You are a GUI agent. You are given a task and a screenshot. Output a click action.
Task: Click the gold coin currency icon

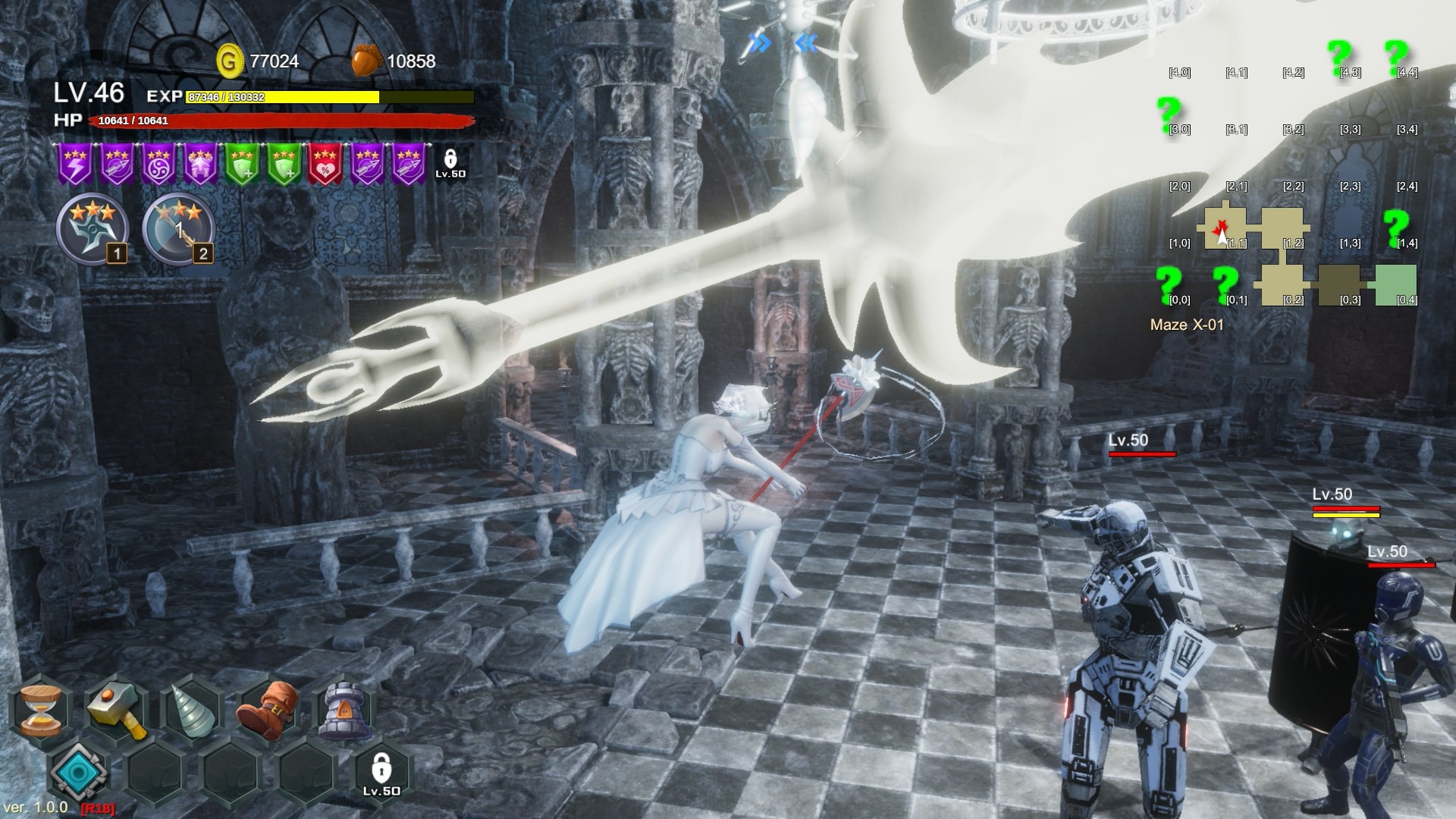click(x=229, y=61)
